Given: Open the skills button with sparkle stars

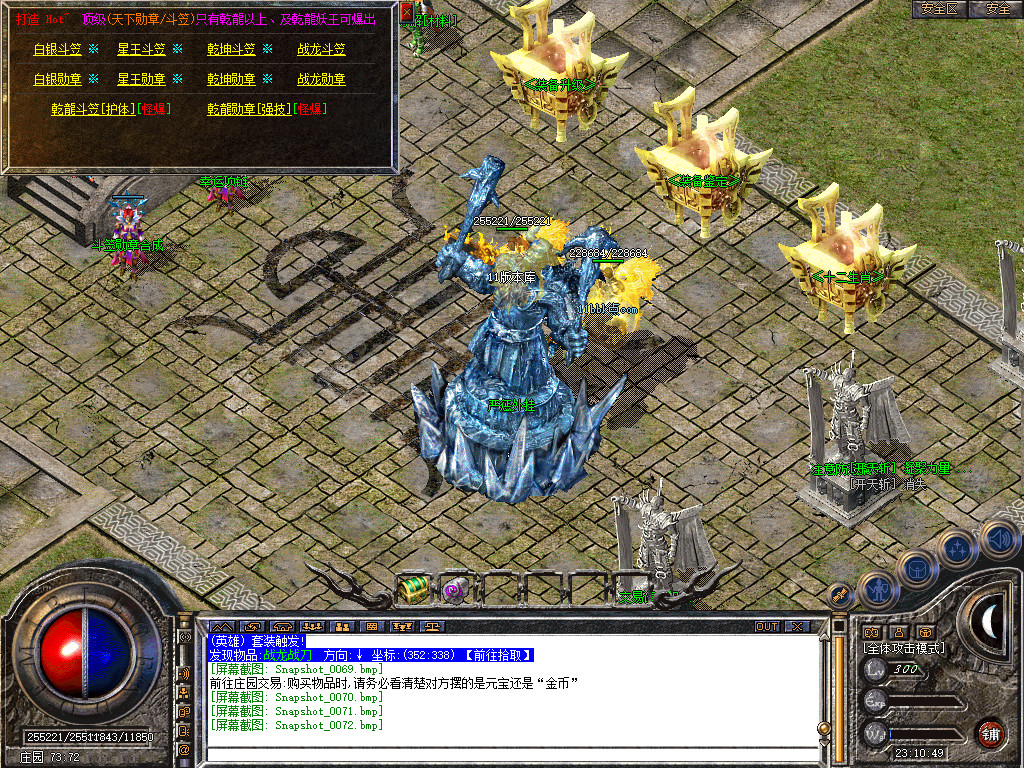Looking at the screenshot, I should (x=957, y=548).
